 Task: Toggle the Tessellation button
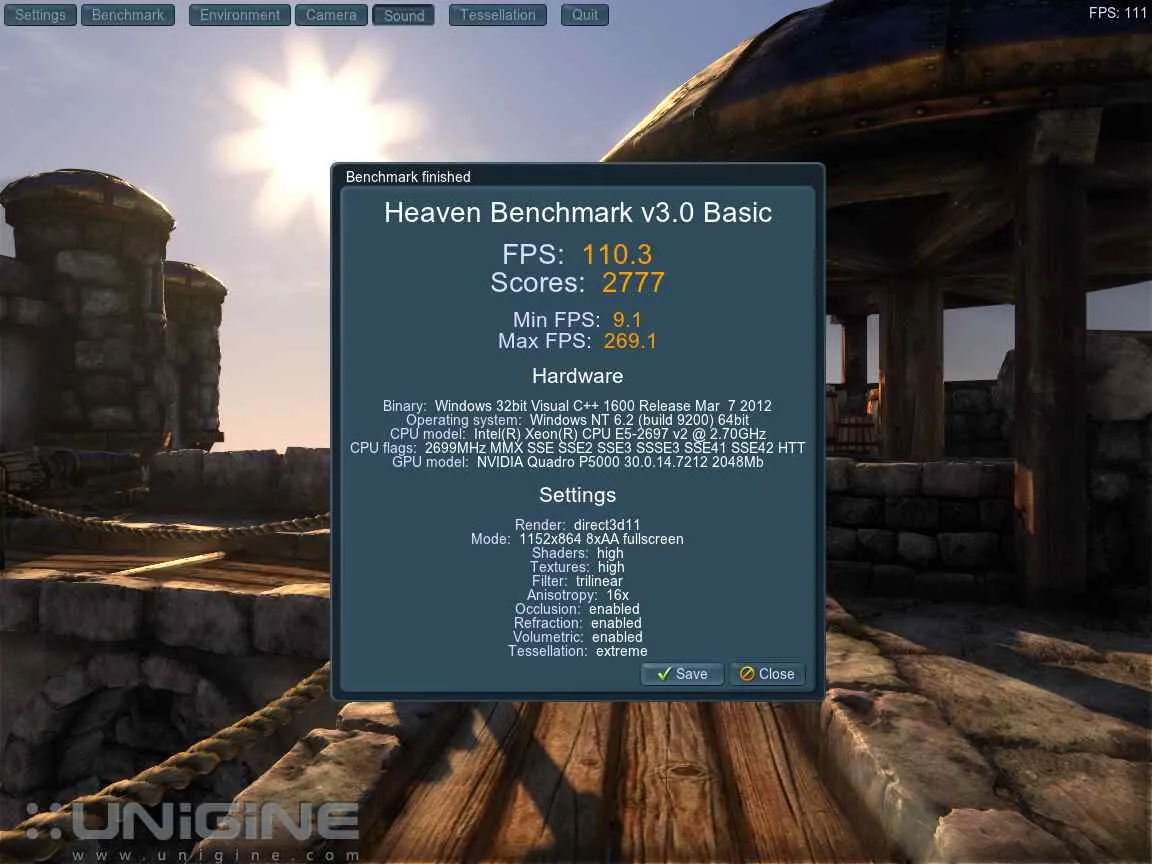(x=498, y=15)
